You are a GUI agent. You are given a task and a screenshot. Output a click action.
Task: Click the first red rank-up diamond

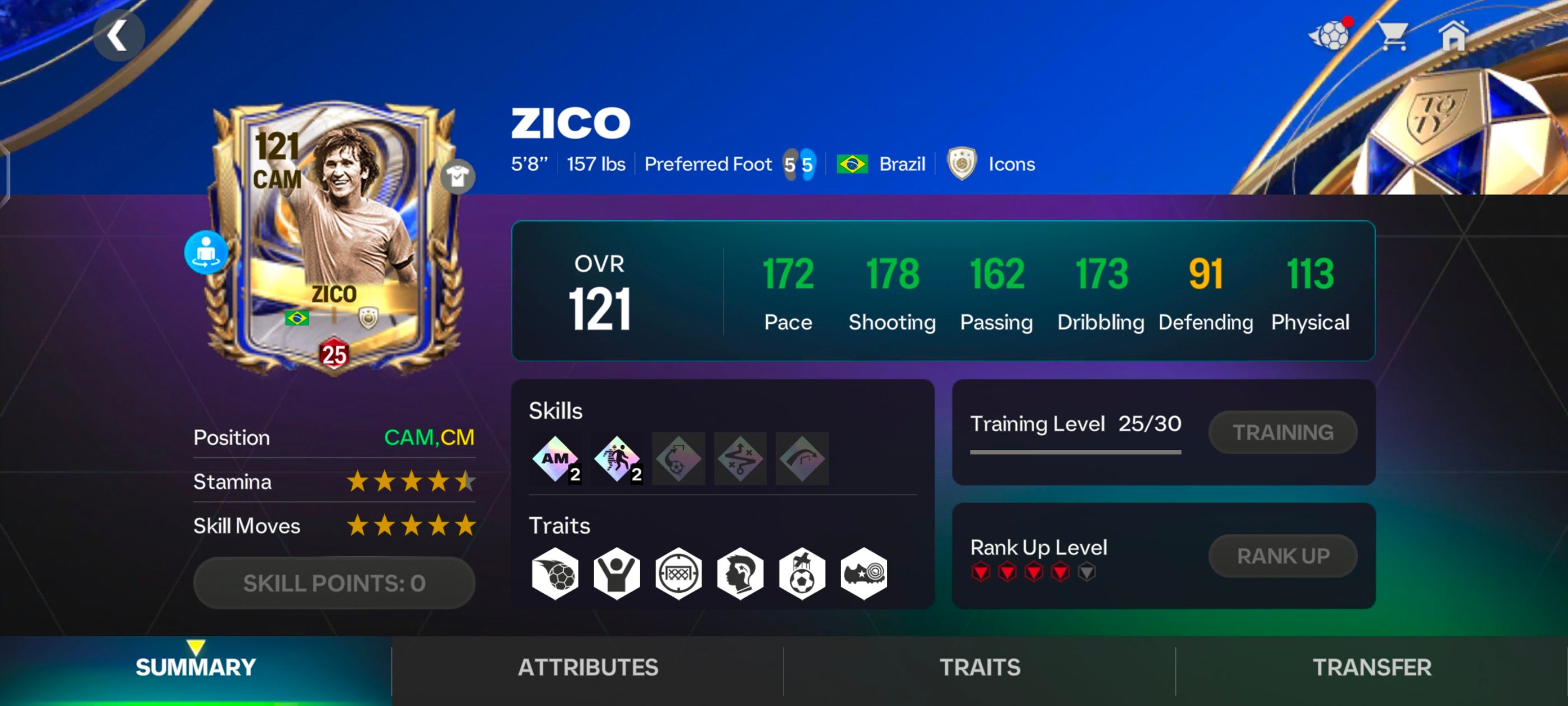click(982, 573)
